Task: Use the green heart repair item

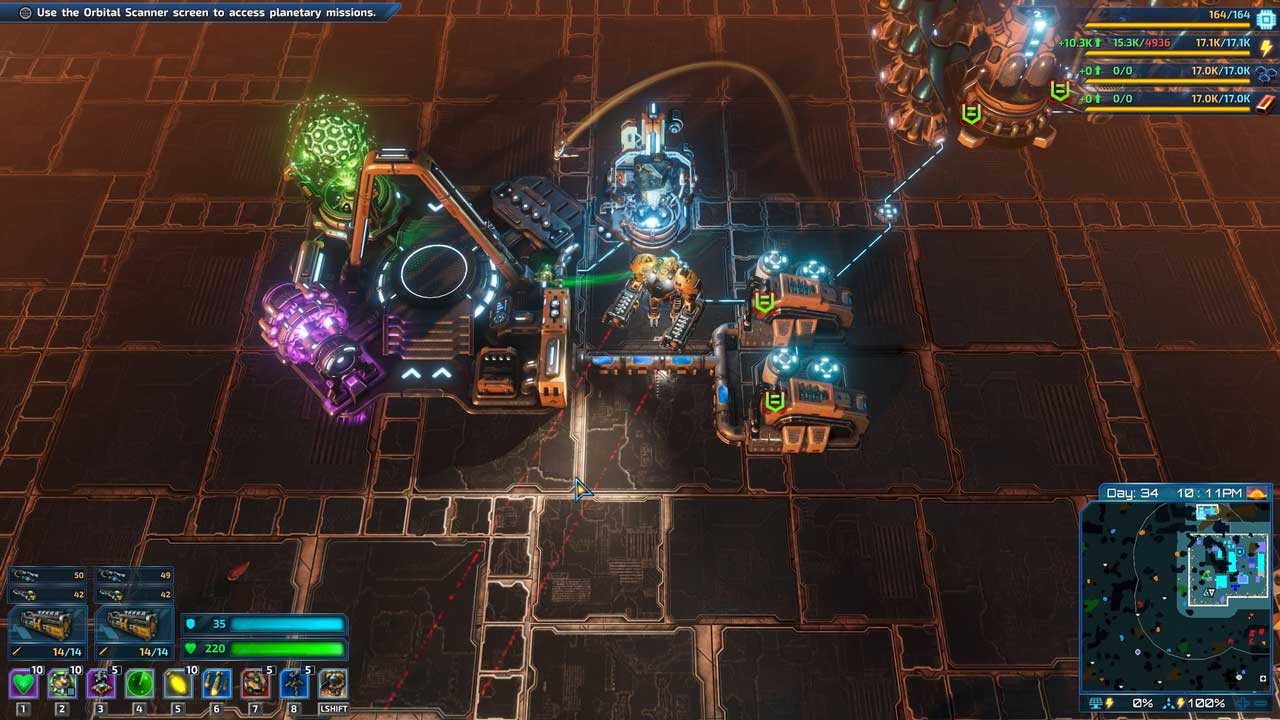Action: pos(23,684)
